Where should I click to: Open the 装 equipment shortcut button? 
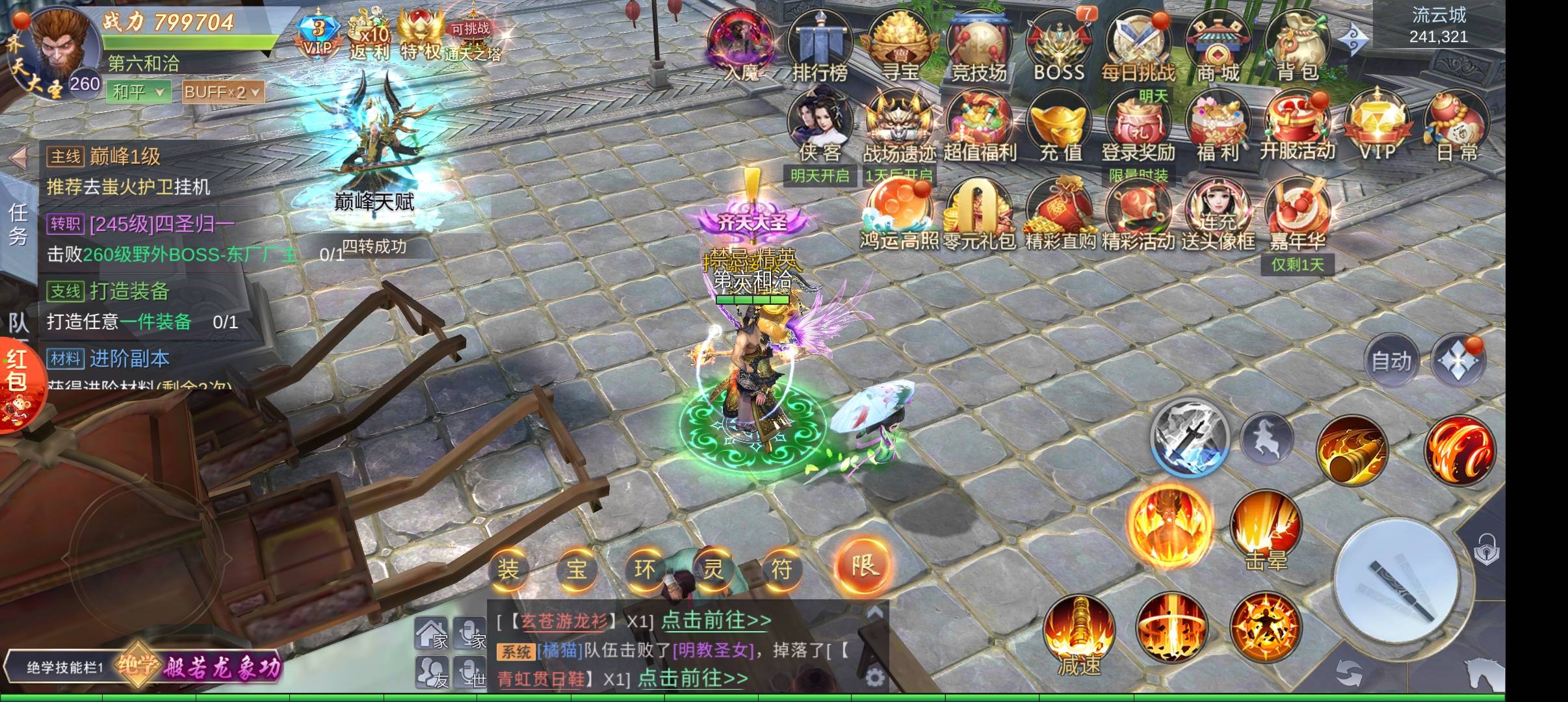(508, 569)
